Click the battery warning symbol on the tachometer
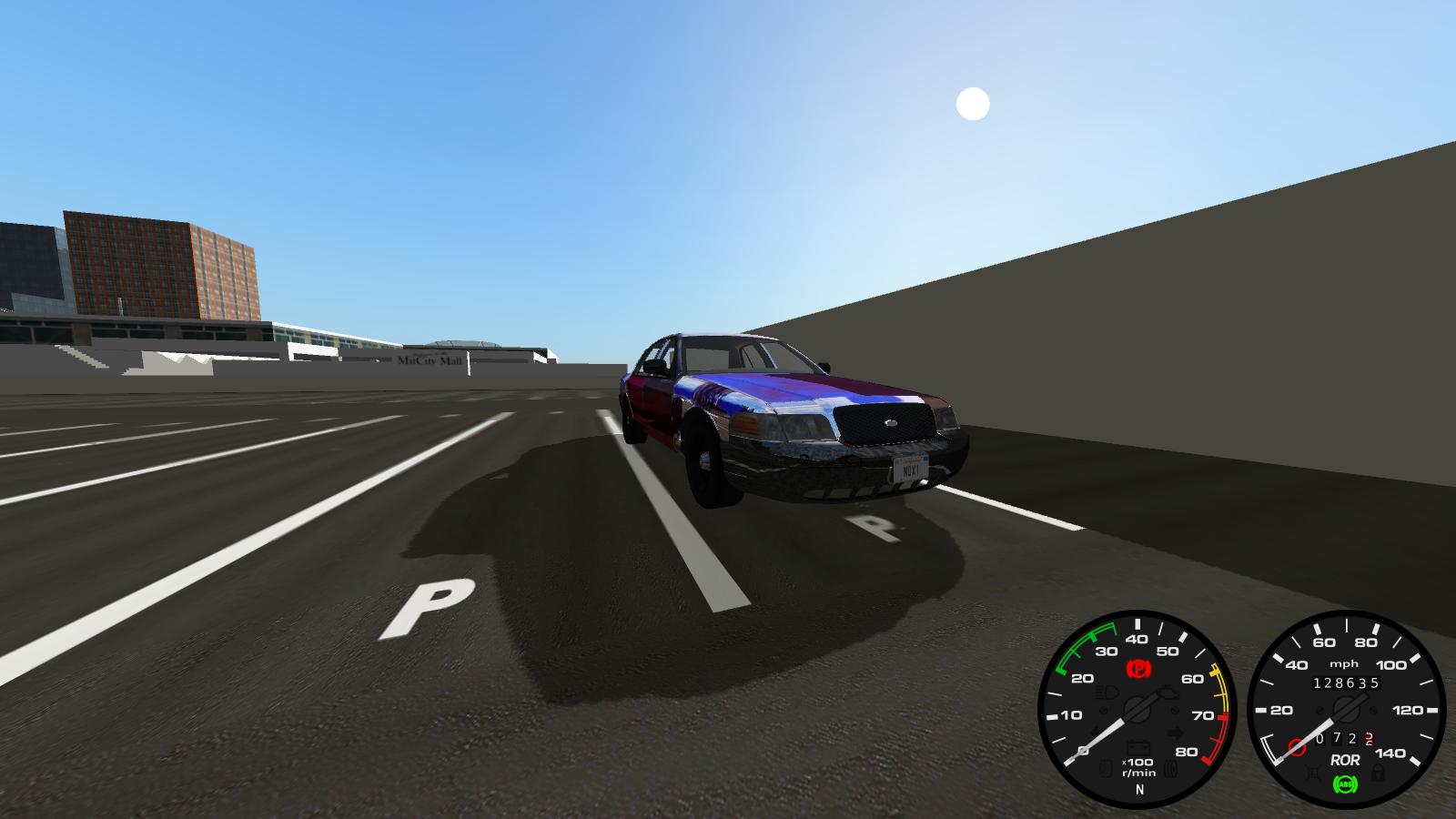This screenshot has width=1456, height=819. pos(1138,746)
